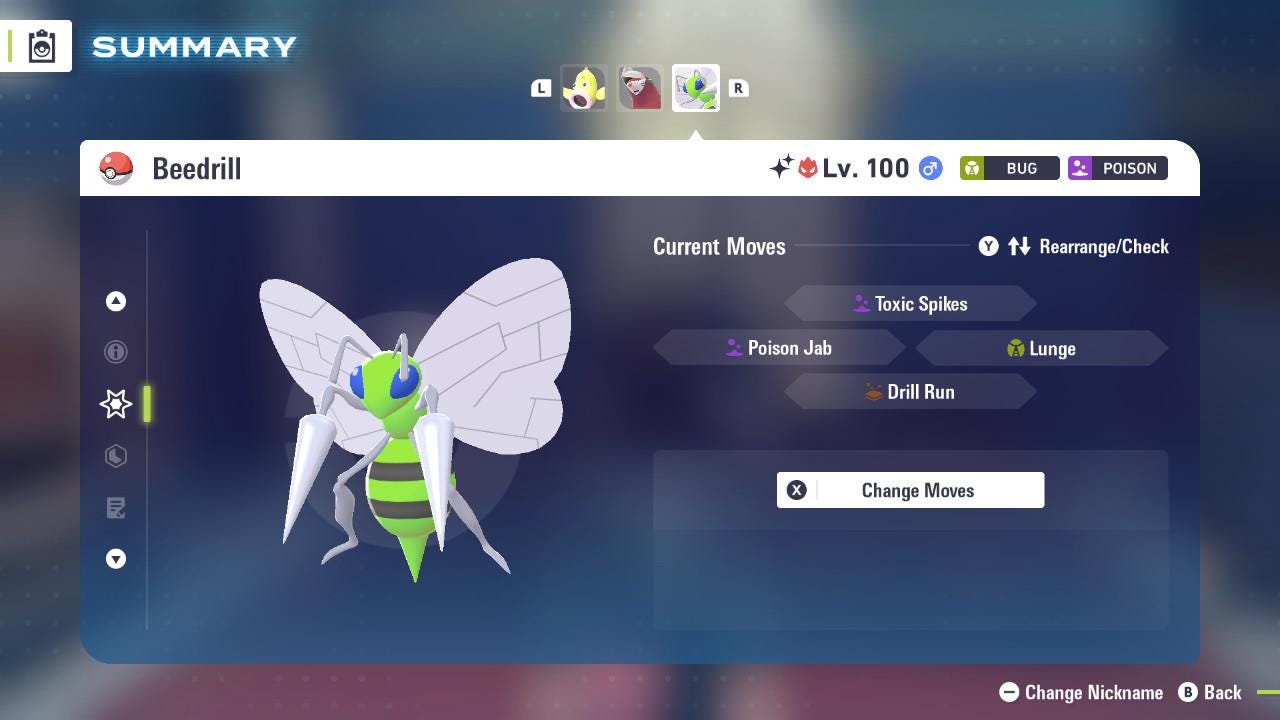Click the male gender symbol
Viewport: 1280px width, 720px height.
tap(929, 169)
